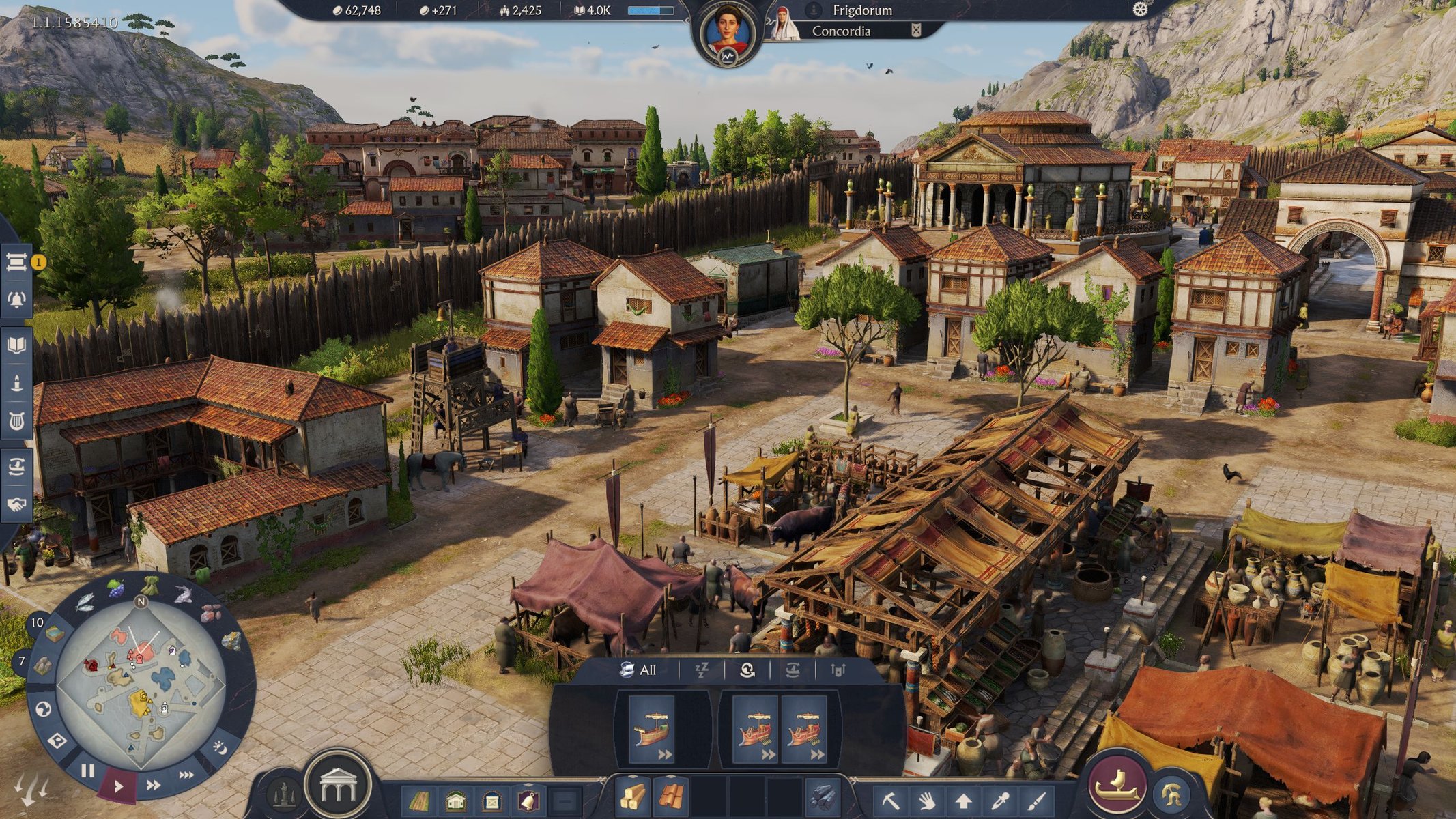1456x819 pixels.
Task: Choose the roof tiles build category
Action: (x=671, y=796)
